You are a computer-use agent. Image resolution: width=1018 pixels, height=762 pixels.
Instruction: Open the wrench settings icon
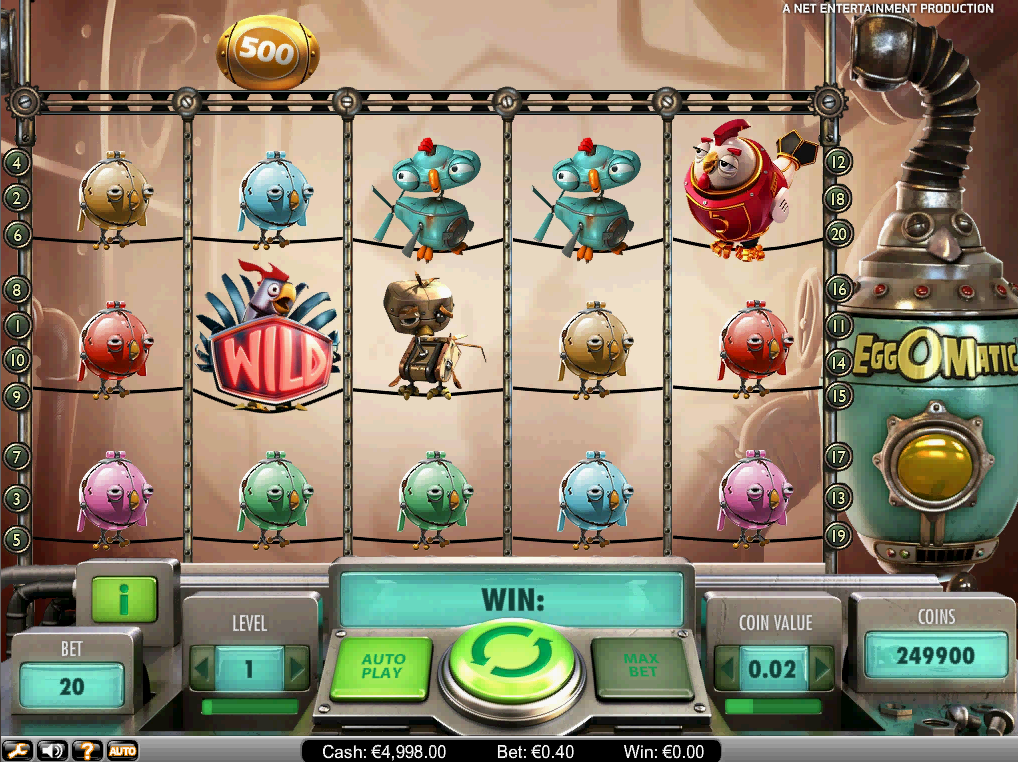click(x=17, y=750)
